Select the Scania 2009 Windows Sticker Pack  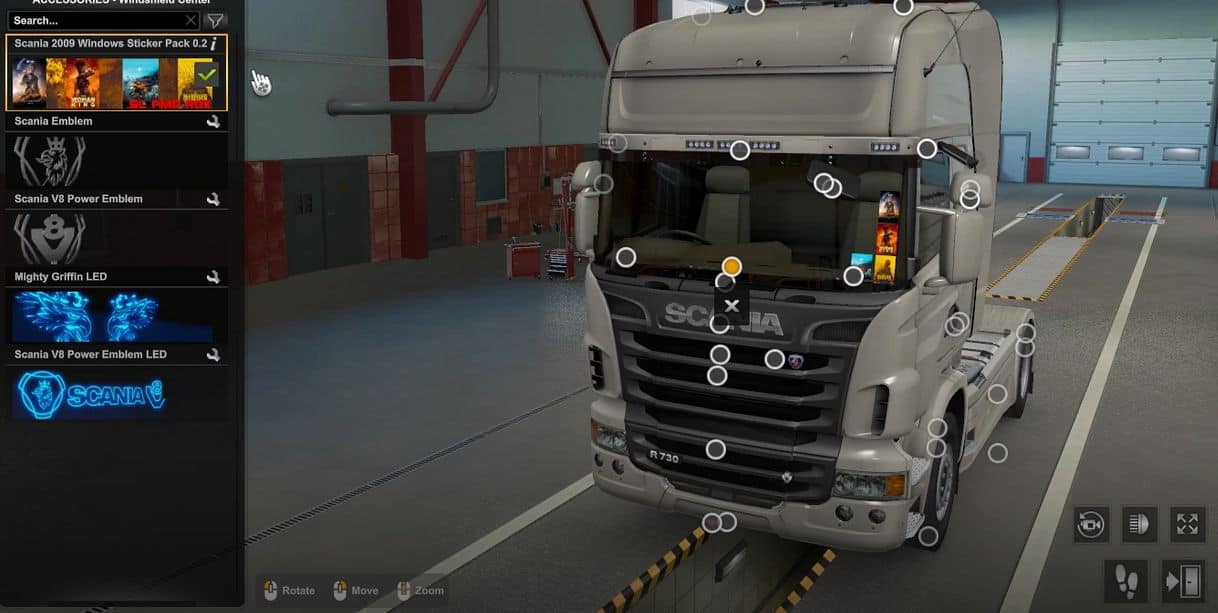[x=110, y=82]
